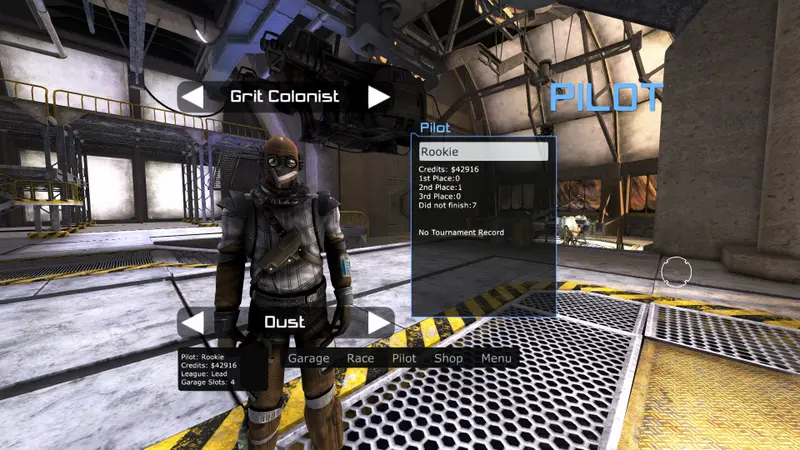800x450 pixels.
Task: Switch to next skin after Dust
Action: click(x=378, y=323)
